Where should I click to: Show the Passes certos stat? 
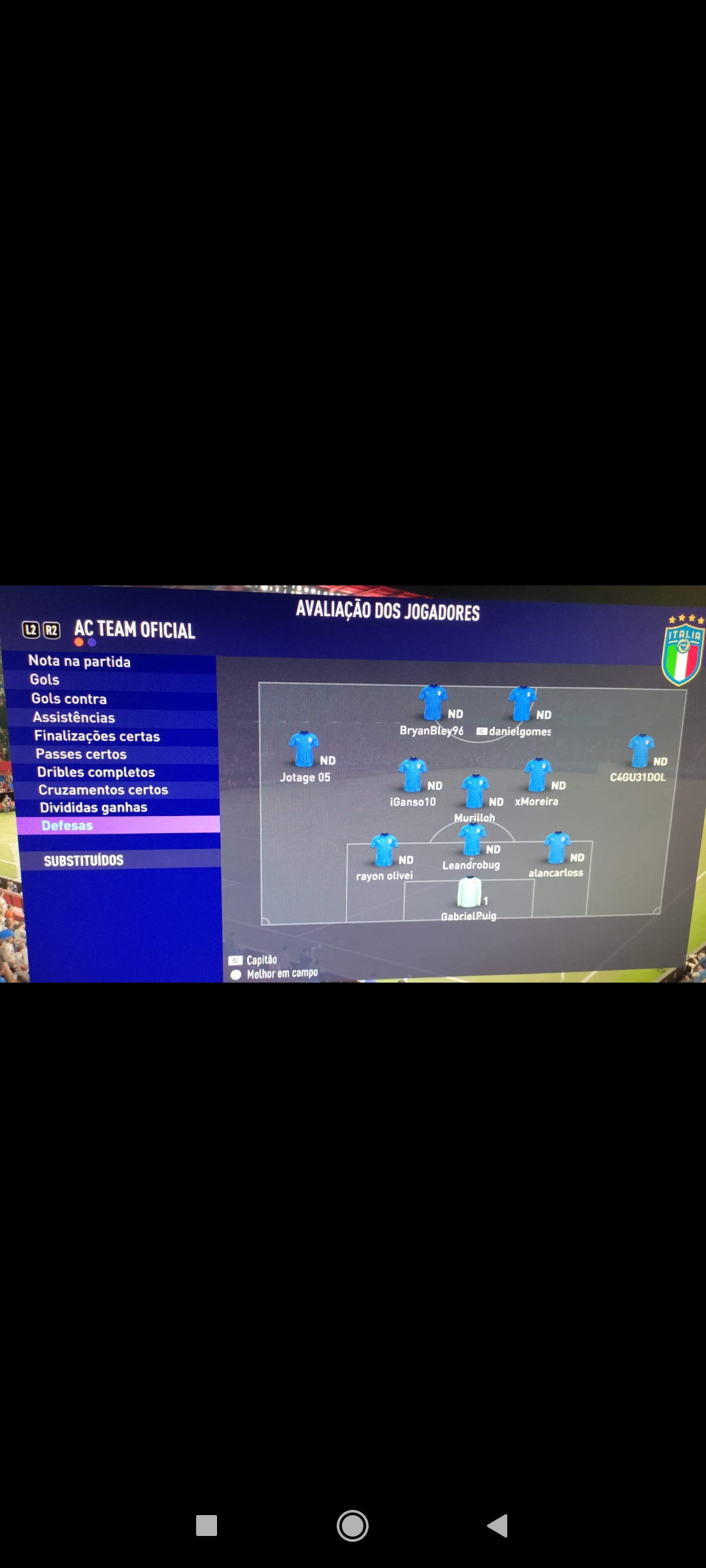click(x=81, y=755)
